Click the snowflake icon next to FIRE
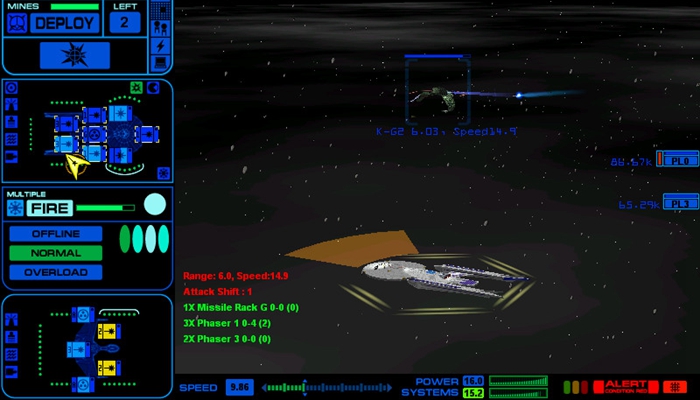Viewport: 700px width, 400px height. coord(14,208)
